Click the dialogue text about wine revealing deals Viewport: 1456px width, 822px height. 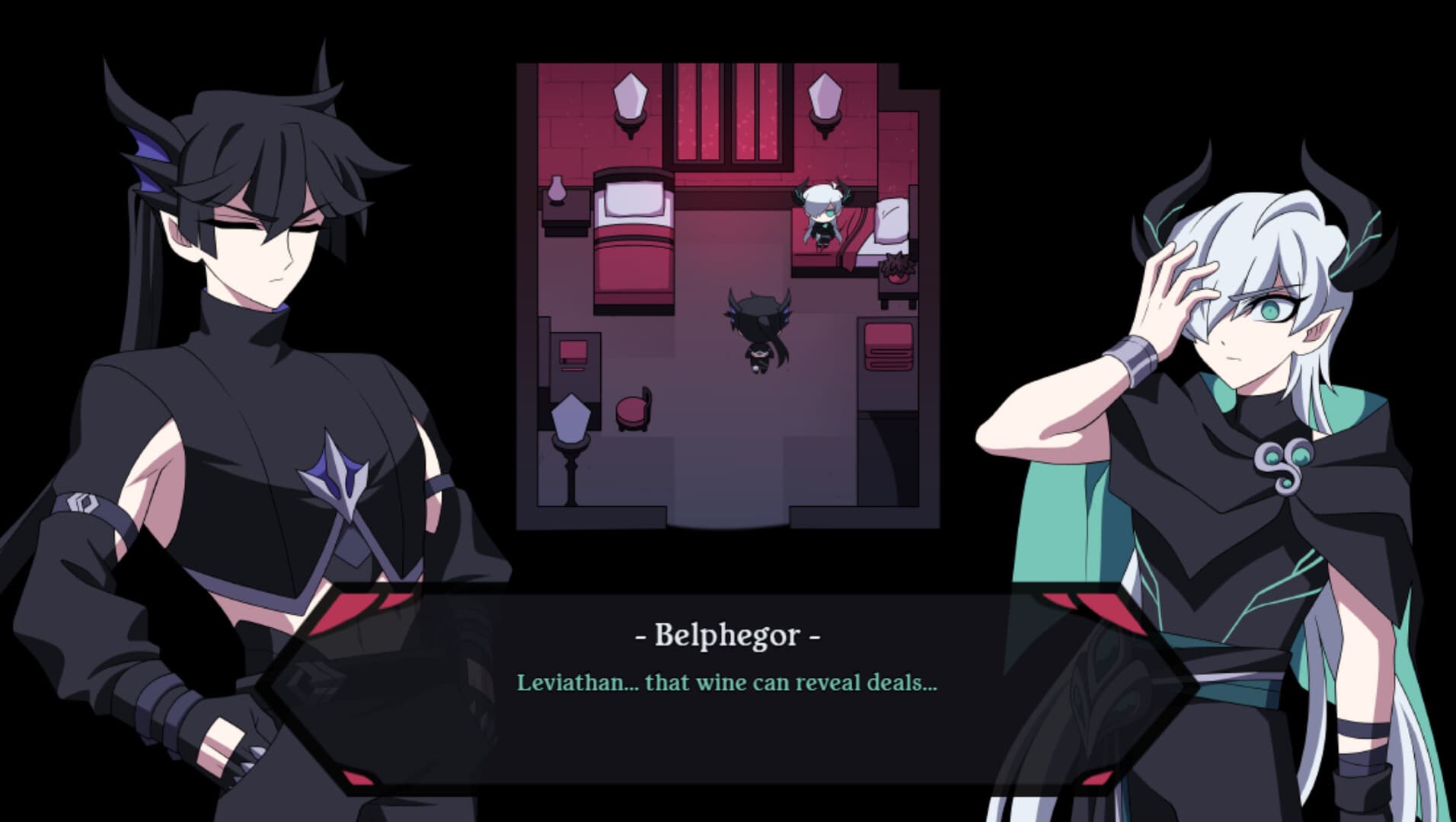tap(728, 685)
